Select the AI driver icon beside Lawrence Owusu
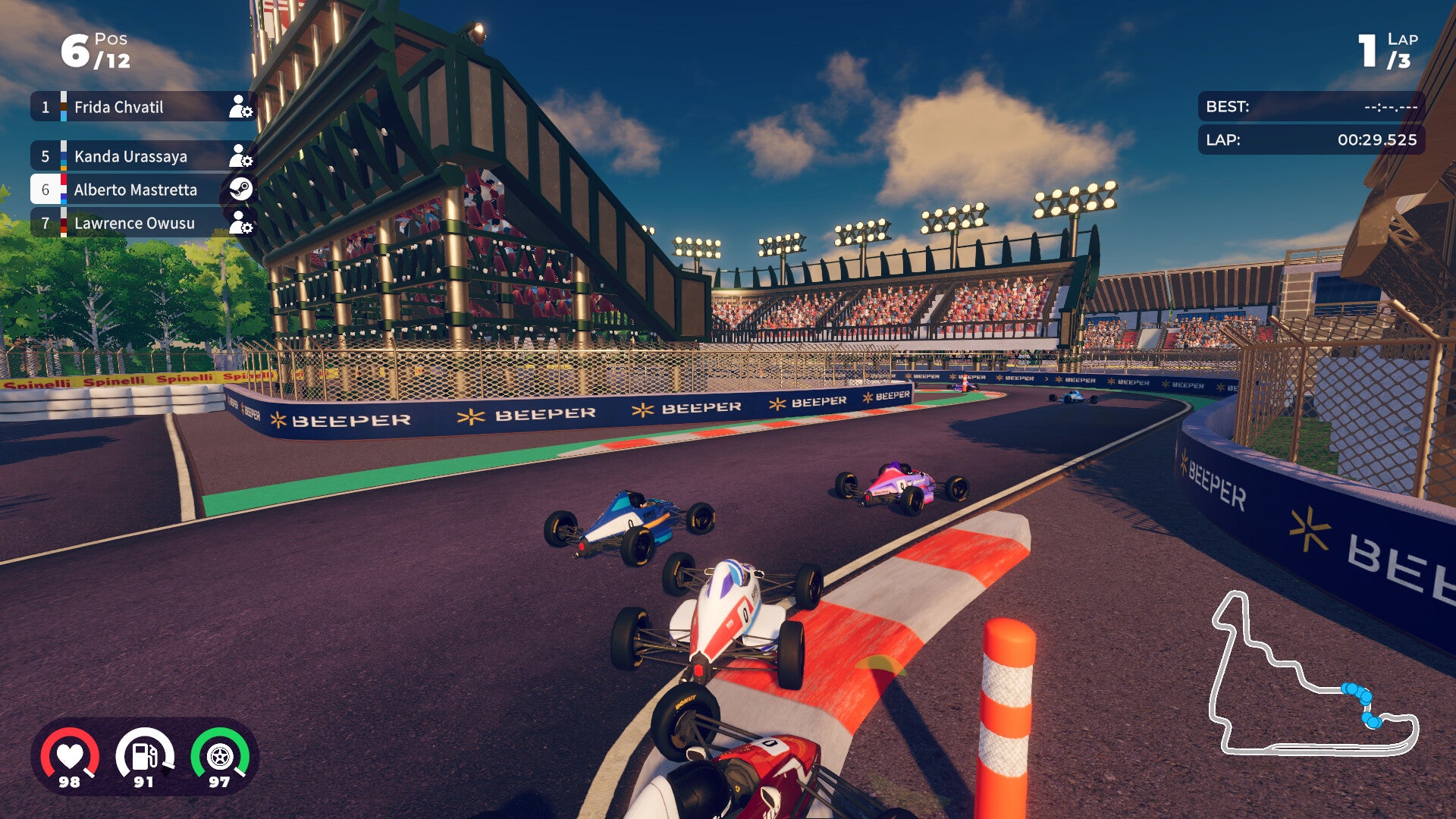1456x819 pixels. coord(241,224)
